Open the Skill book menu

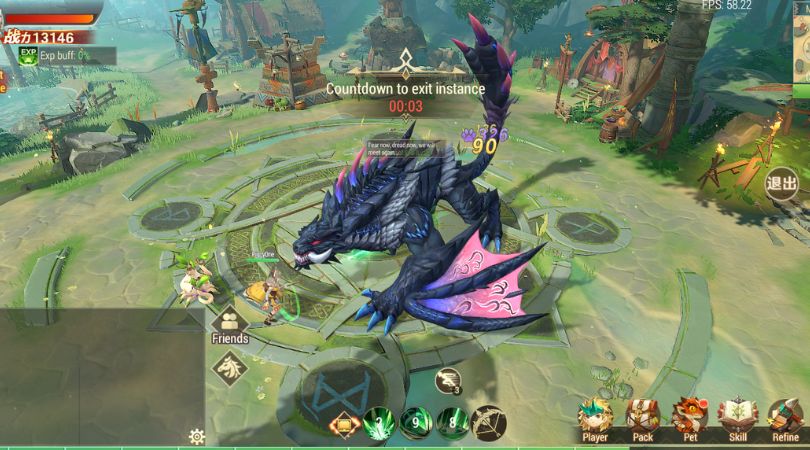[x=738, y=418]
